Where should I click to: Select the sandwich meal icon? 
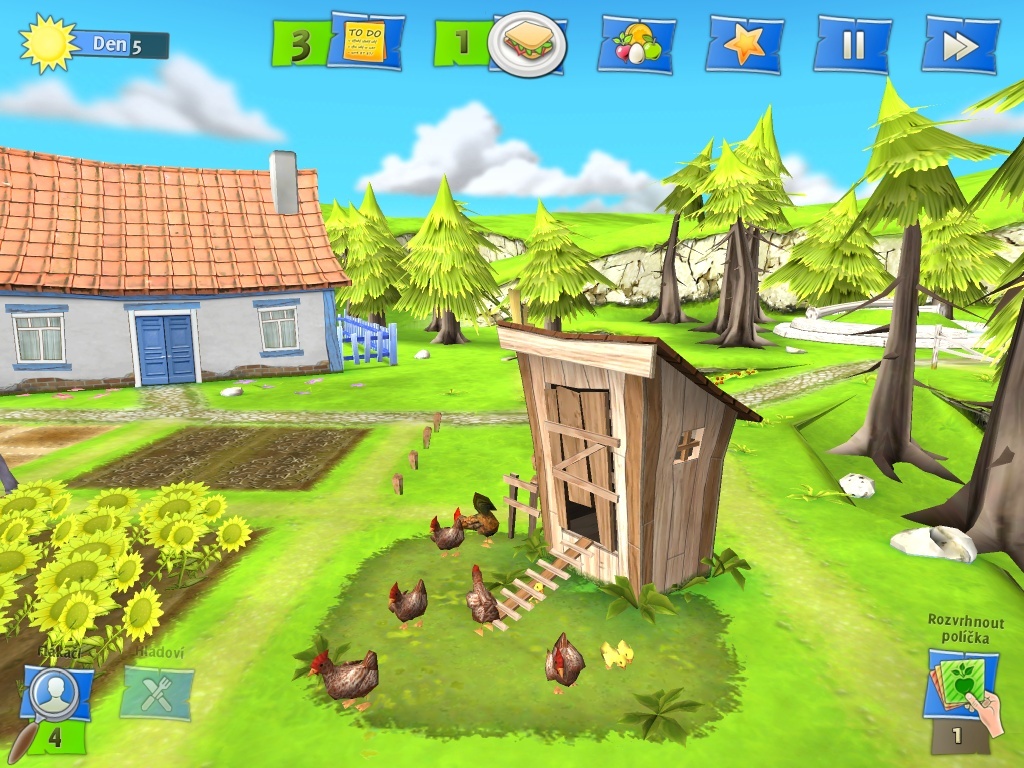(527, 43)
